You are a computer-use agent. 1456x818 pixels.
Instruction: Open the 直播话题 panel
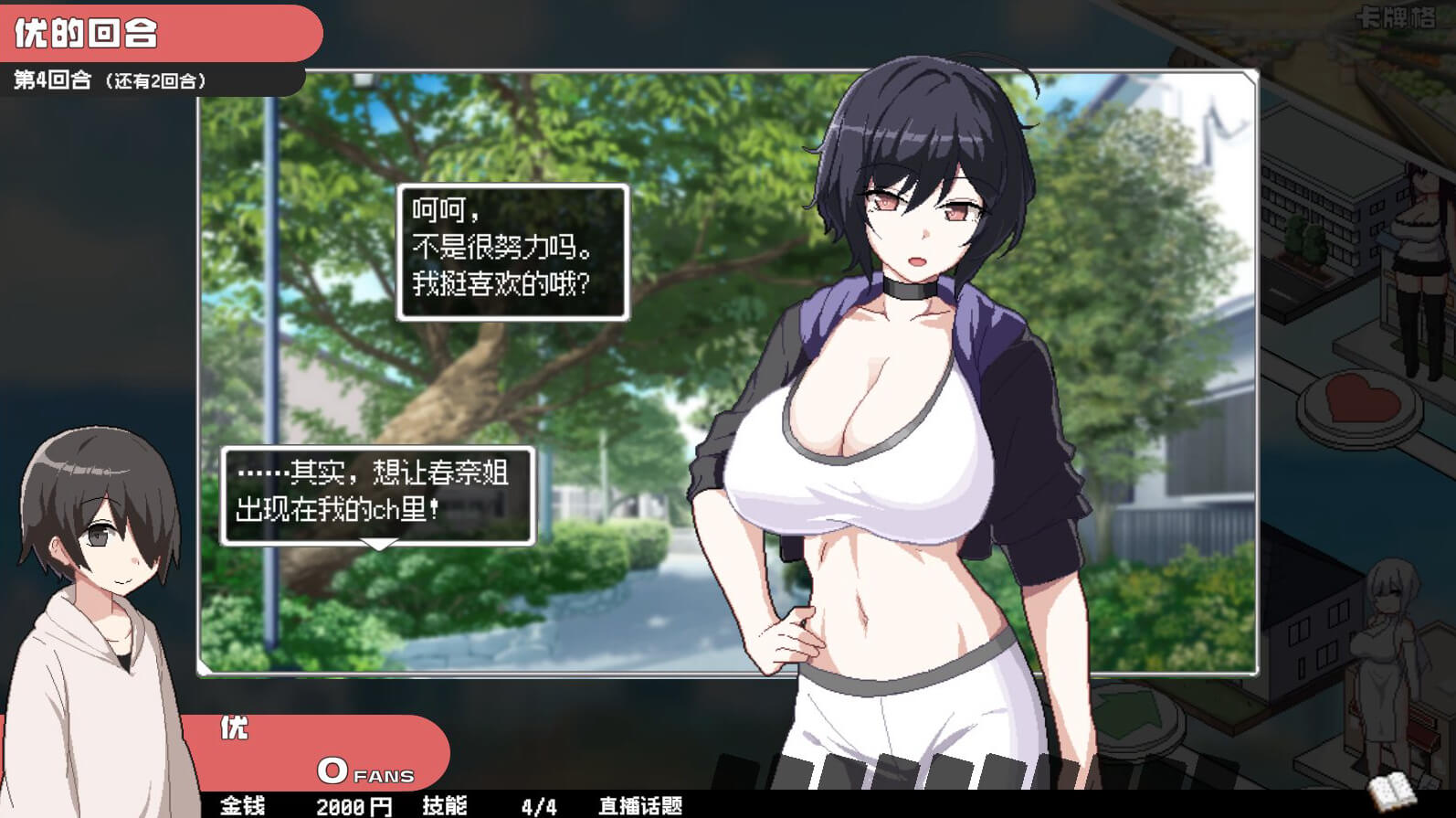click(x=640, y=805)
